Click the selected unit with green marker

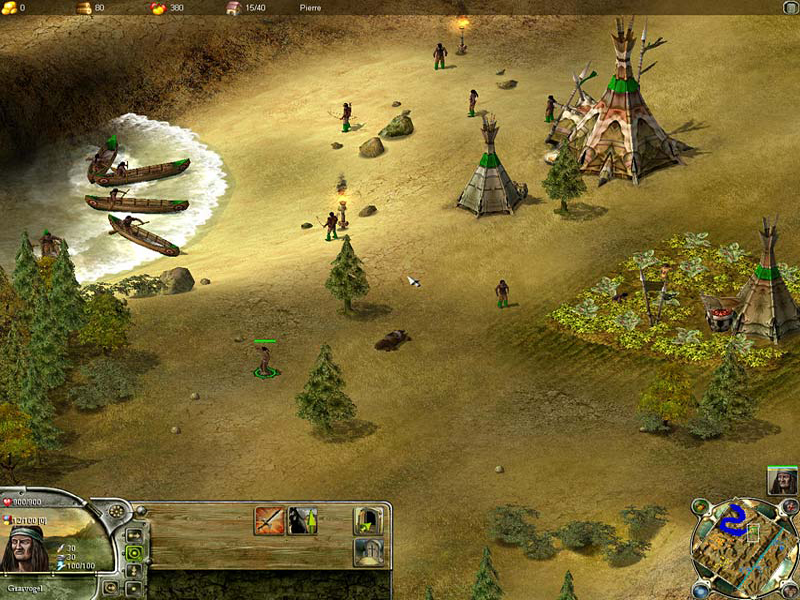tap(265, 359)
